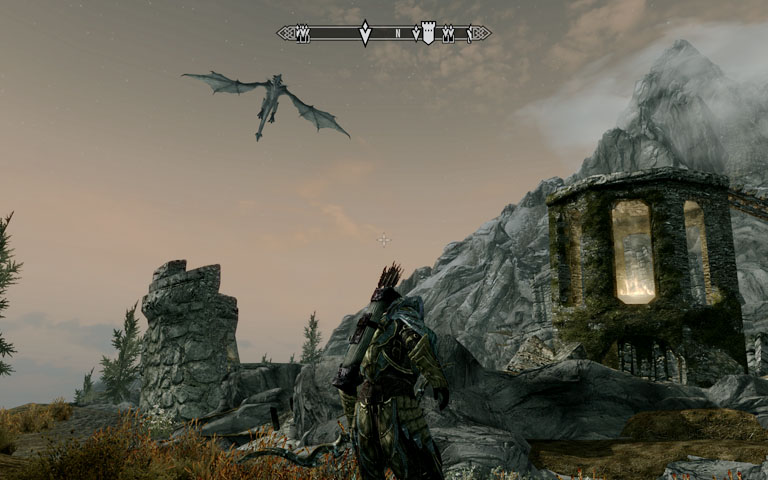Click the large quest arrow marker on the compass
Image resolution: width=768 pixels, height=480 pixels.
[x=365, y=33]
